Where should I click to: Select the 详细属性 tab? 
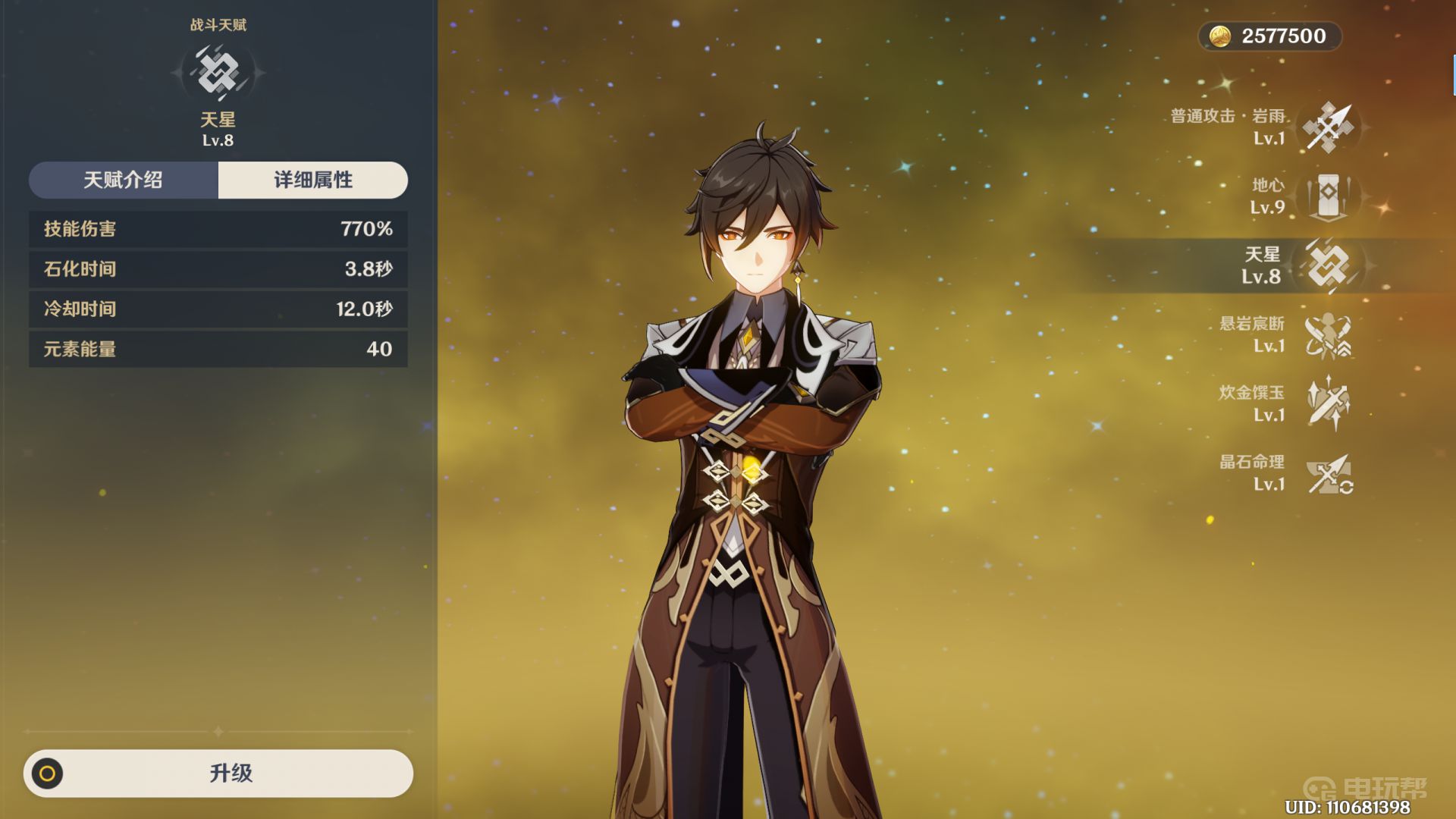click(312, 180)
